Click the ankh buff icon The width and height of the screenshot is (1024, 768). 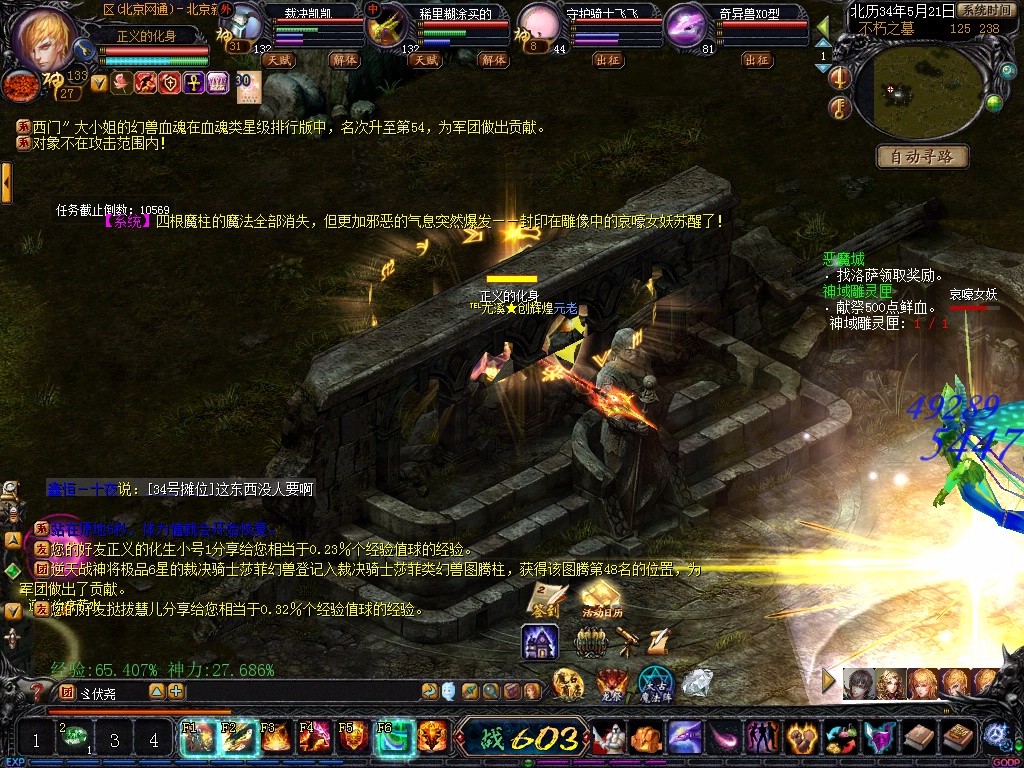[193, 83]
